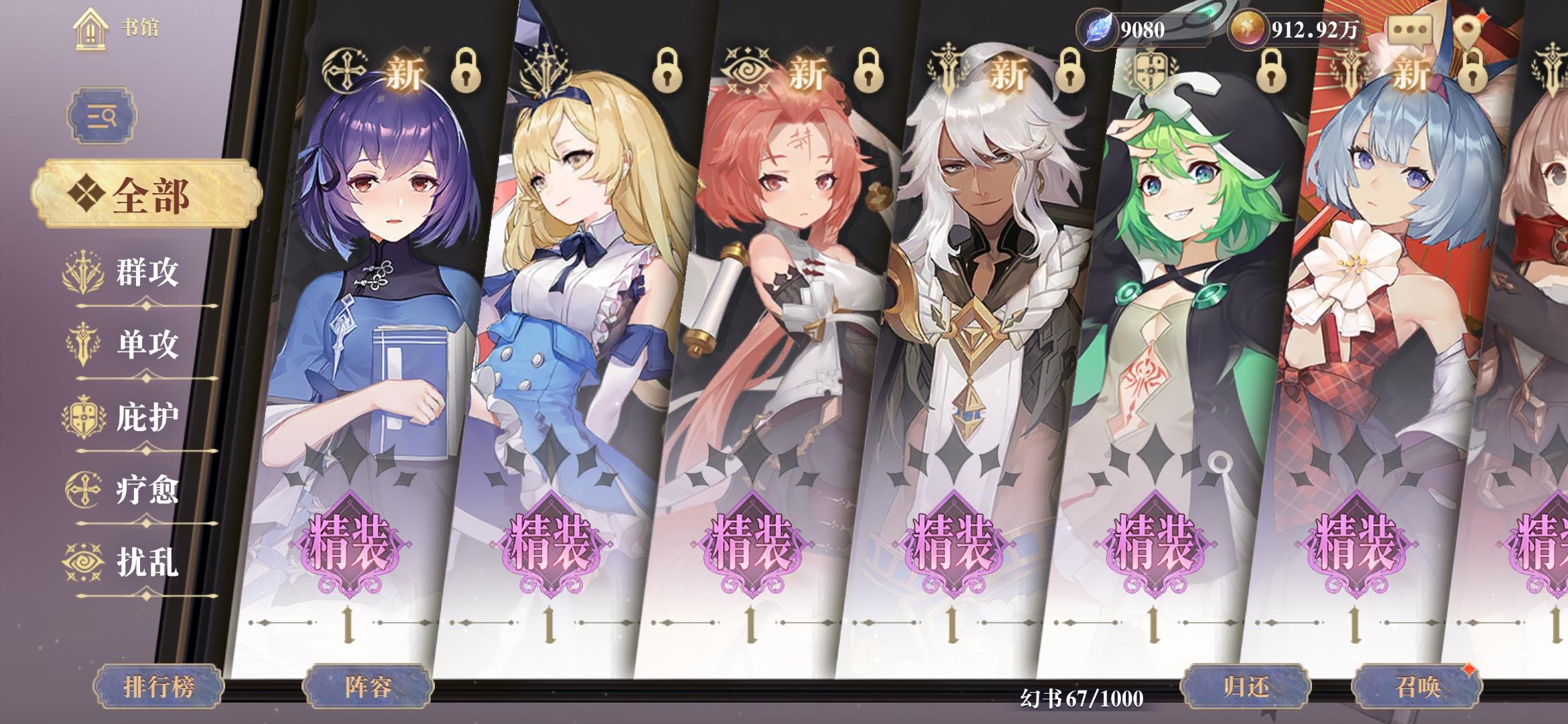
Task: Select the 单攻 single-attack filter icon
Action: point(82,342)
